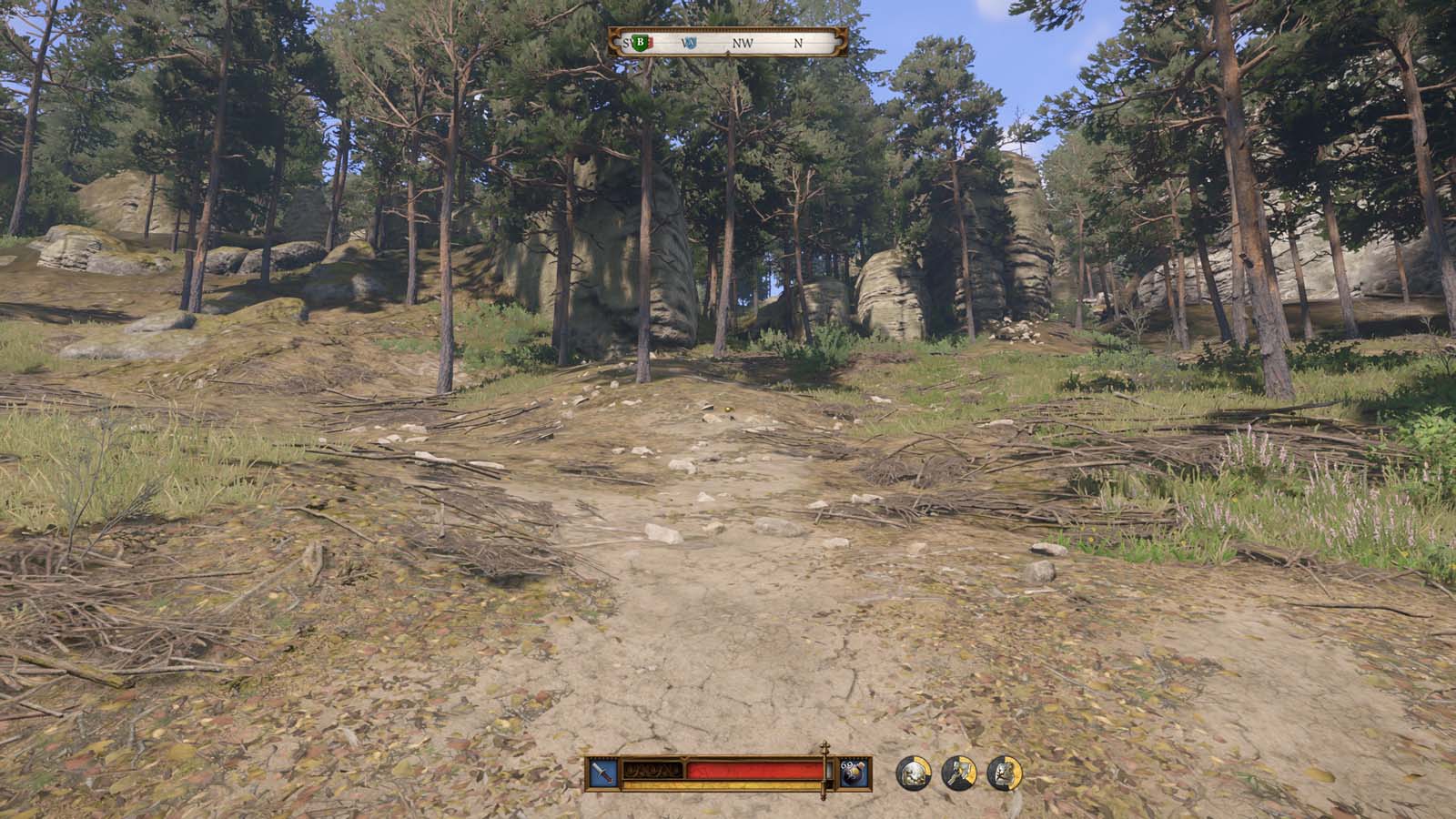Select the sword weapon icon on the HUD
The height and width of the screenshot is (819, 1456).
[x=601, y=771]
